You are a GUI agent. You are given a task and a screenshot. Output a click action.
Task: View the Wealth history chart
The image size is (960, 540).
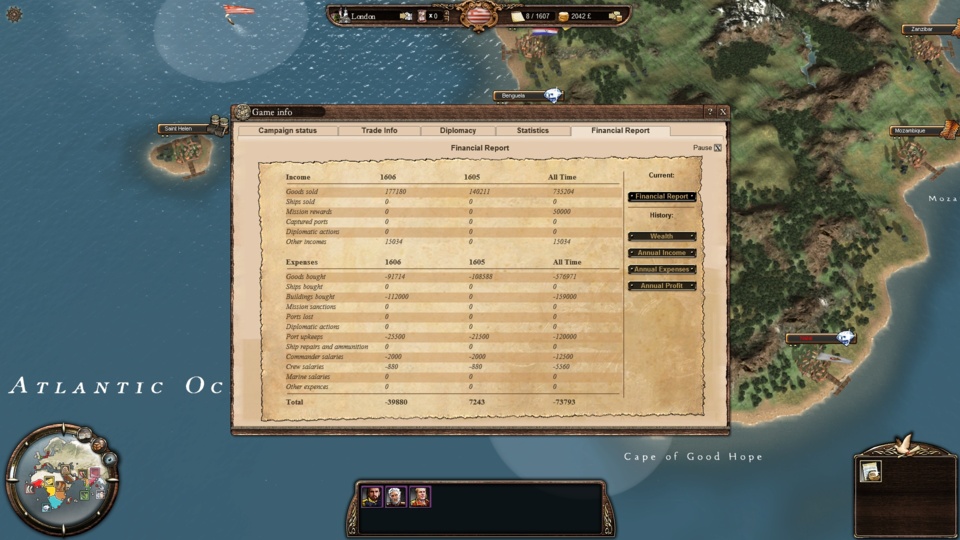[661, 237]
